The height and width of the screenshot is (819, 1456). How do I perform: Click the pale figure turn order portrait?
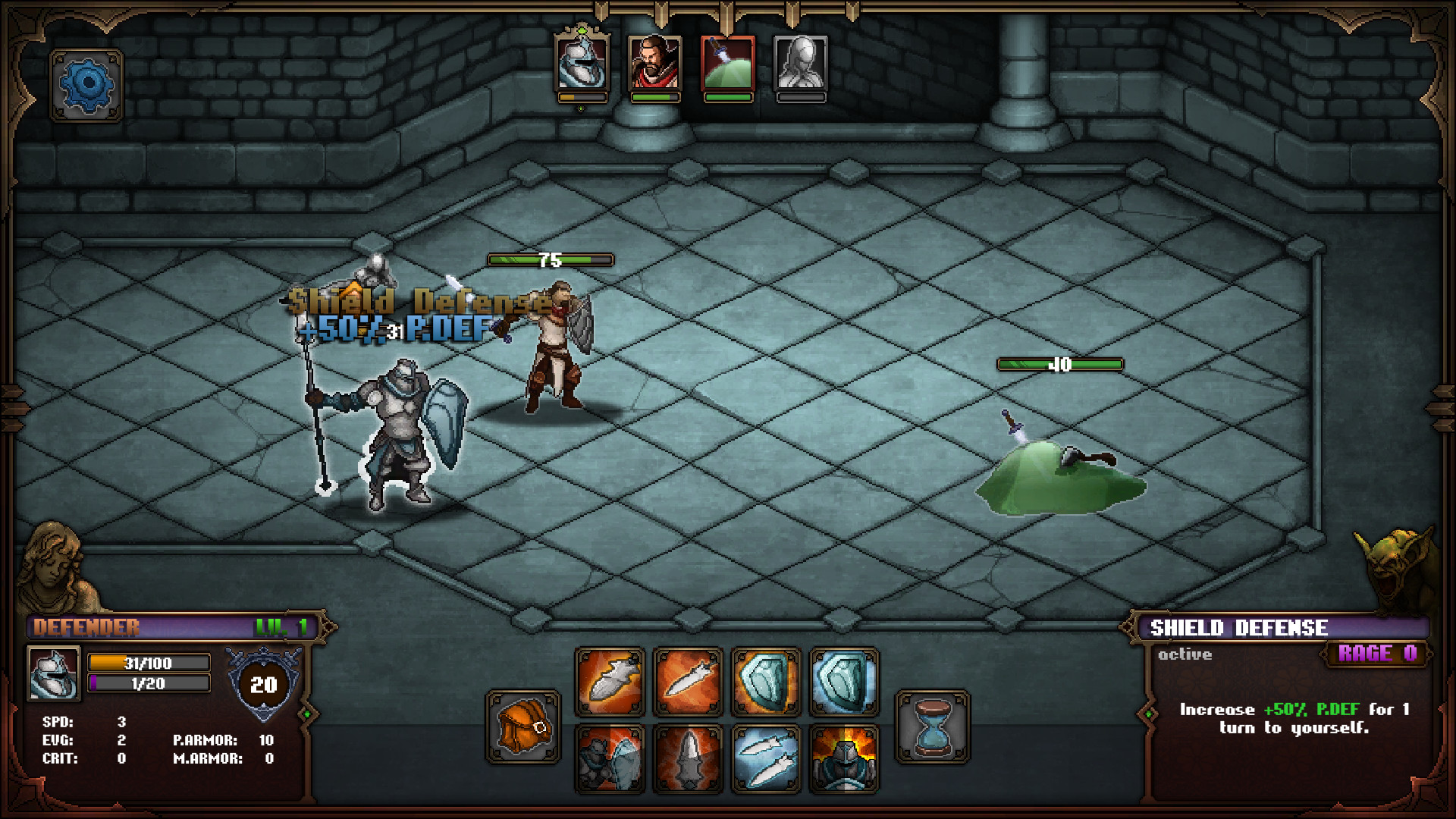click(x=801, y=64)
